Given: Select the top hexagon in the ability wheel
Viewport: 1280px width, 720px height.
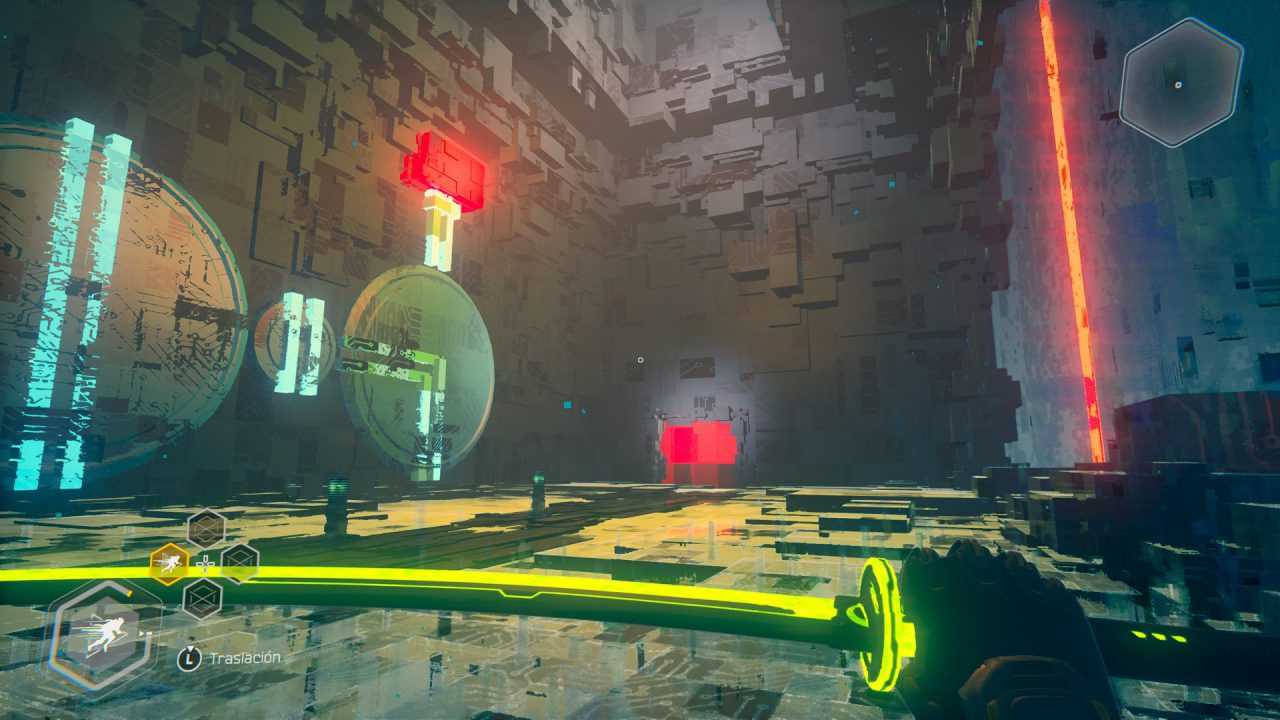Looking at the screenshot, I should (x=204, y=528).
